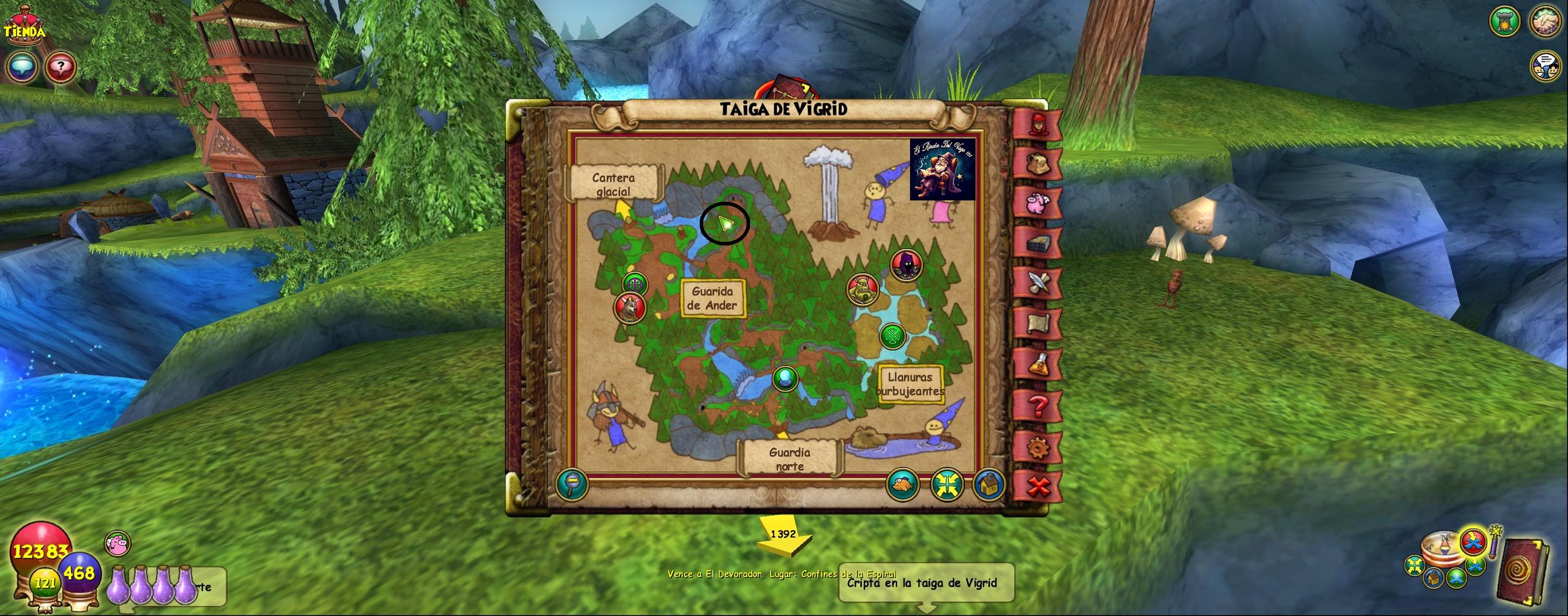Click the glowing red teleport-mark button
The height and width of the screenshot is (616, 1568).
[1473, 542]
